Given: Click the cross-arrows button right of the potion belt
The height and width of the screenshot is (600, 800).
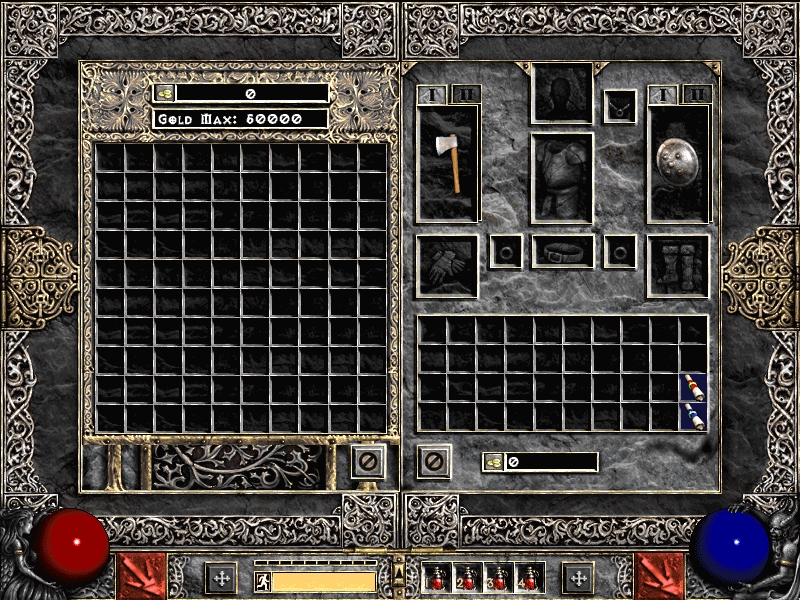Looking at the screenshot, I should click(578, 577).
